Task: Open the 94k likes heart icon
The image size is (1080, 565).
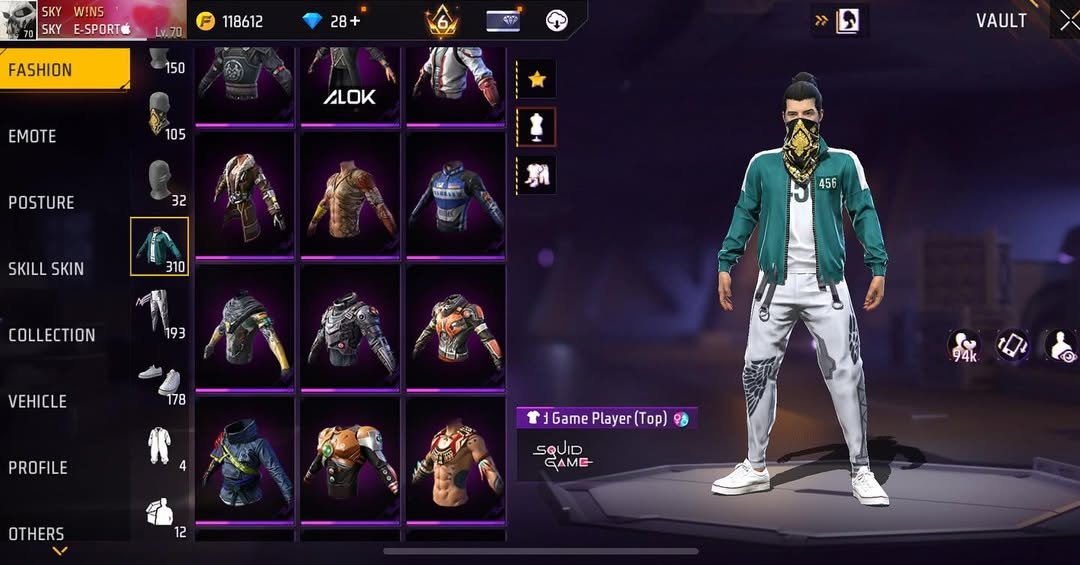Action: click(x=965, y=346)
